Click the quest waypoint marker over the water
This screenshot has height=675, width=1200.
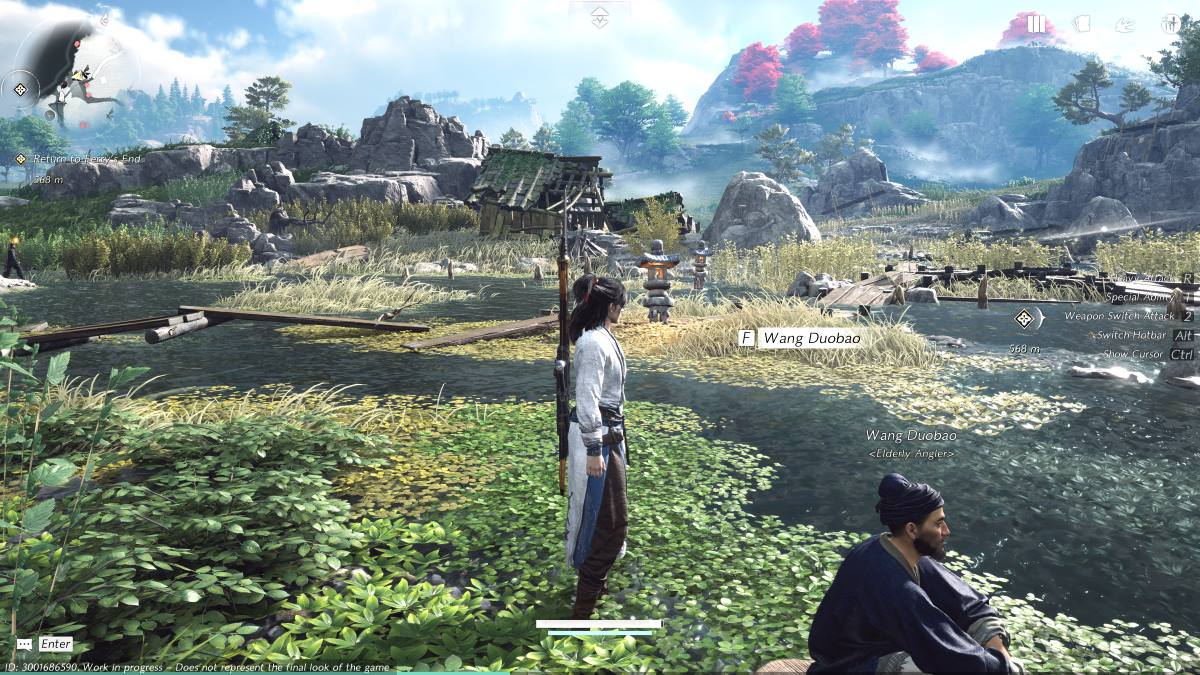pyautogui.click(x=1023, y=319)
